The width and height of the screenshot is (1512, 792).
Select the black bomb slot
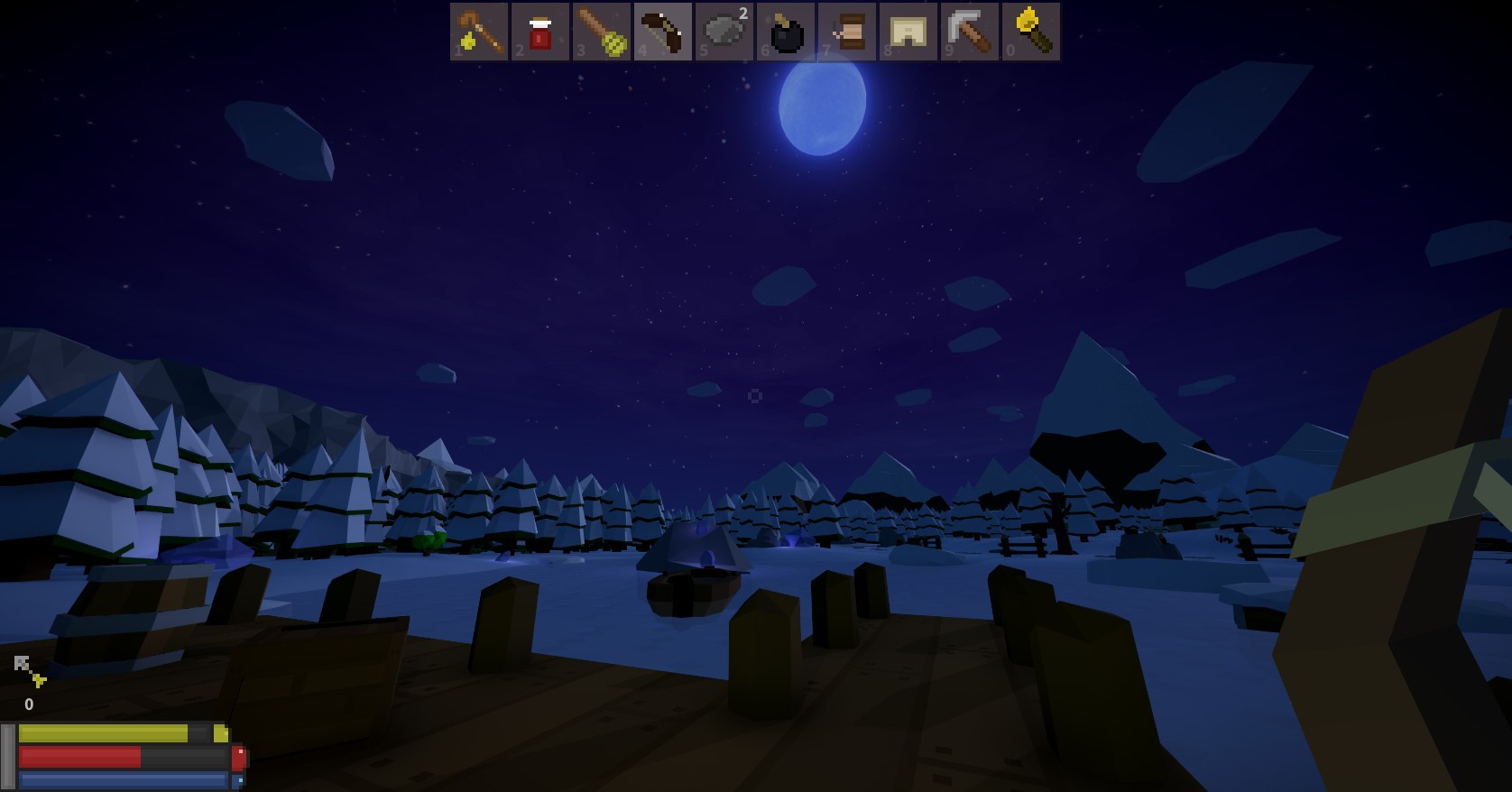[786, 32]
